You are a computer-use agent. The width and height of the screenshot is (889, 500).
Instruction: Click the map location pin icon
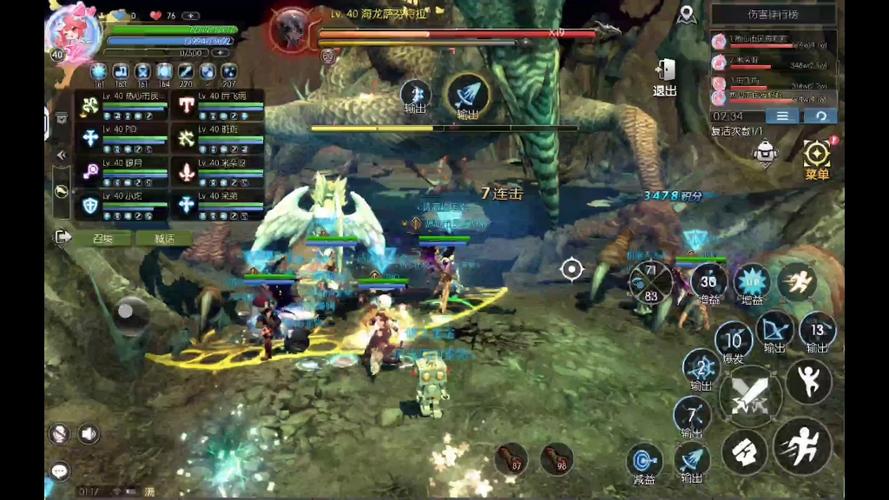tap(686, 14)
